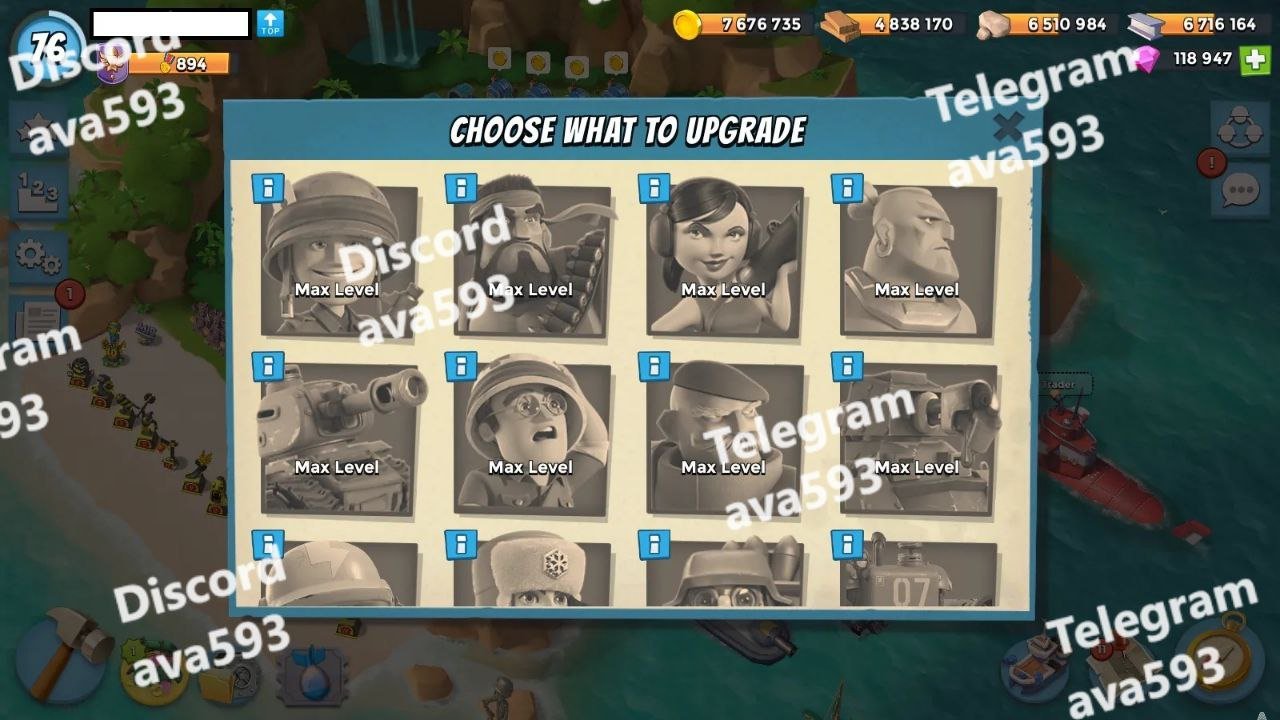Select the Grenadier beret portrait
The width and height of the screenshot is (1280, 720).
point(724,438)
